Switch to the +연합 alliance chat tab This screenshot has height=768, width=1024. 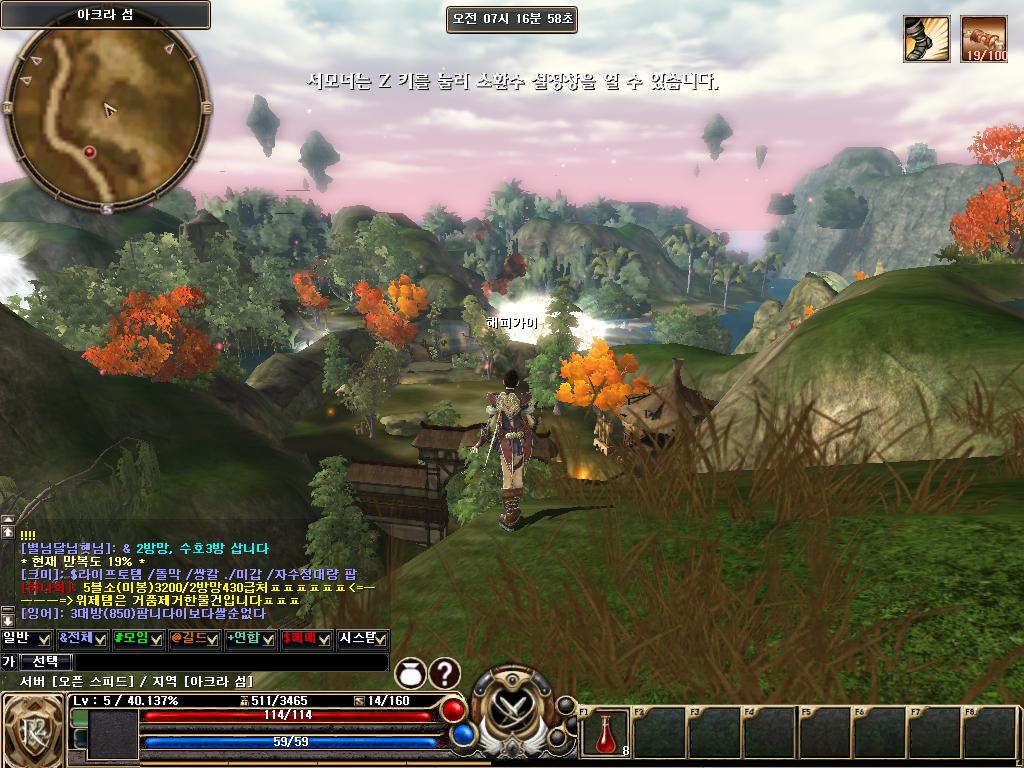click(x=250, y=638)
